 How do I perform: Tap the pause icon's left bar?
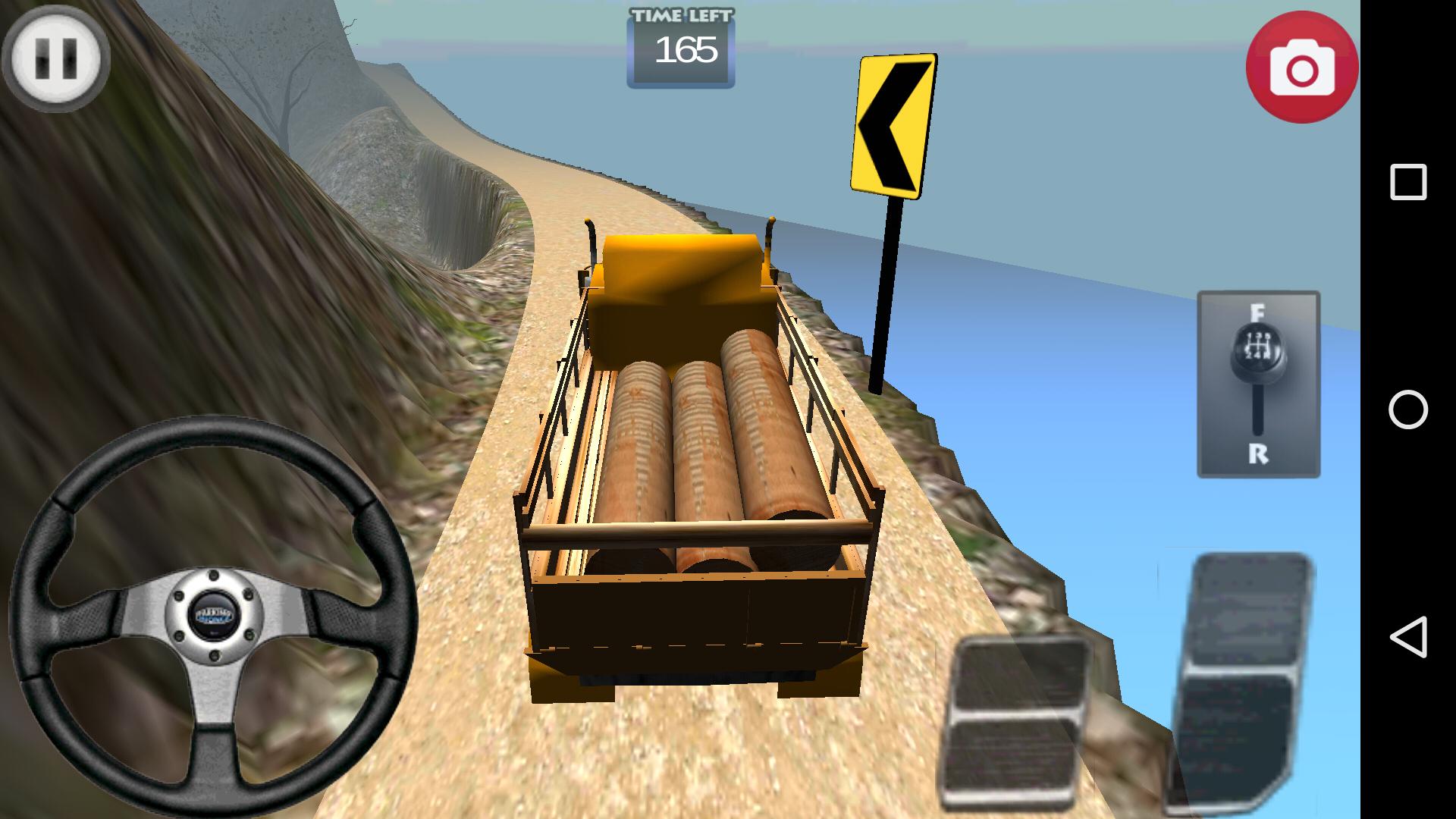pyautogui.click(x=44, y=59)
